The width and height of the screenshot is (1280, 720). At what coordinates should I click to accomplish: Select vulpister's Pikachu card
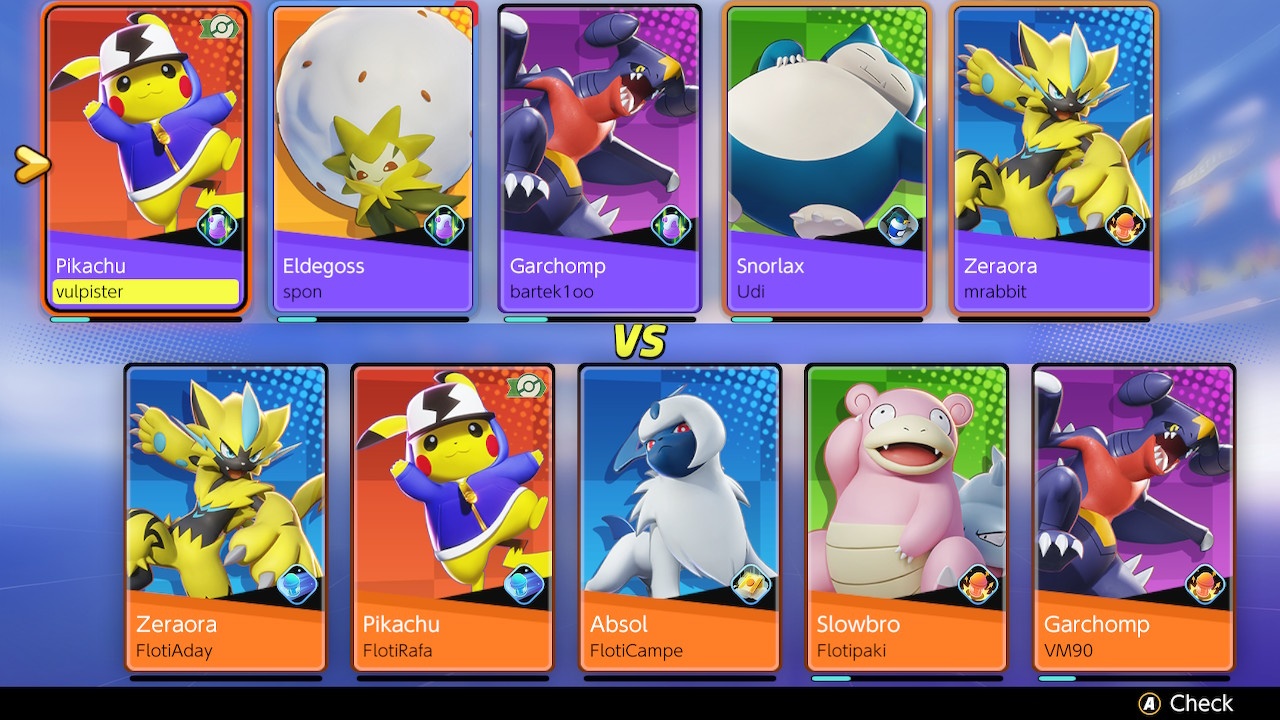click(146, 160)
